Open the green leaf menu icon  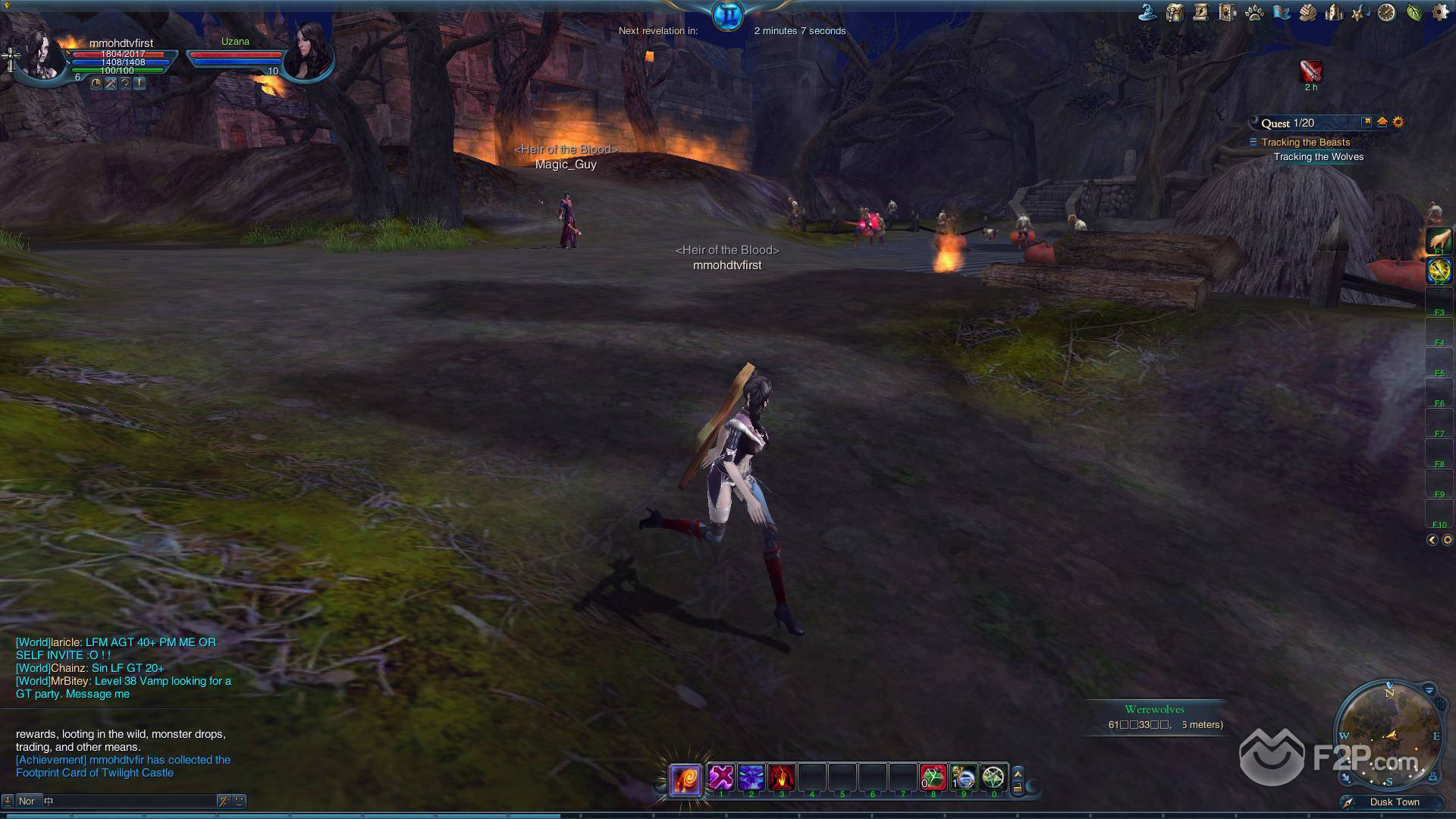1414,12
